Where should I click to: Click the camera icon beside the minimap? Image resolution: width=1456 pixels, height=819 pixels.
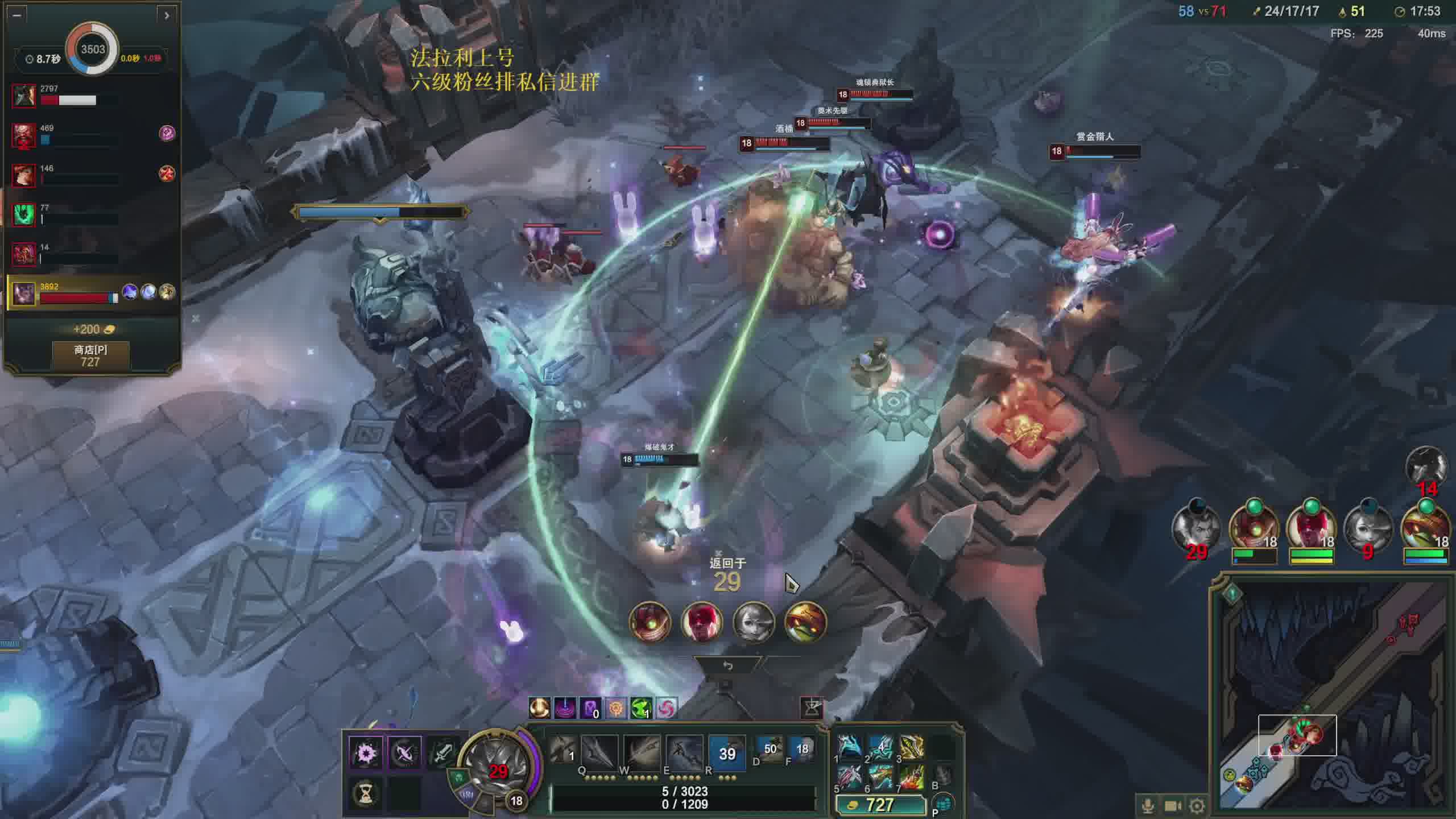pyautogui.click(x=1173, y=806)
